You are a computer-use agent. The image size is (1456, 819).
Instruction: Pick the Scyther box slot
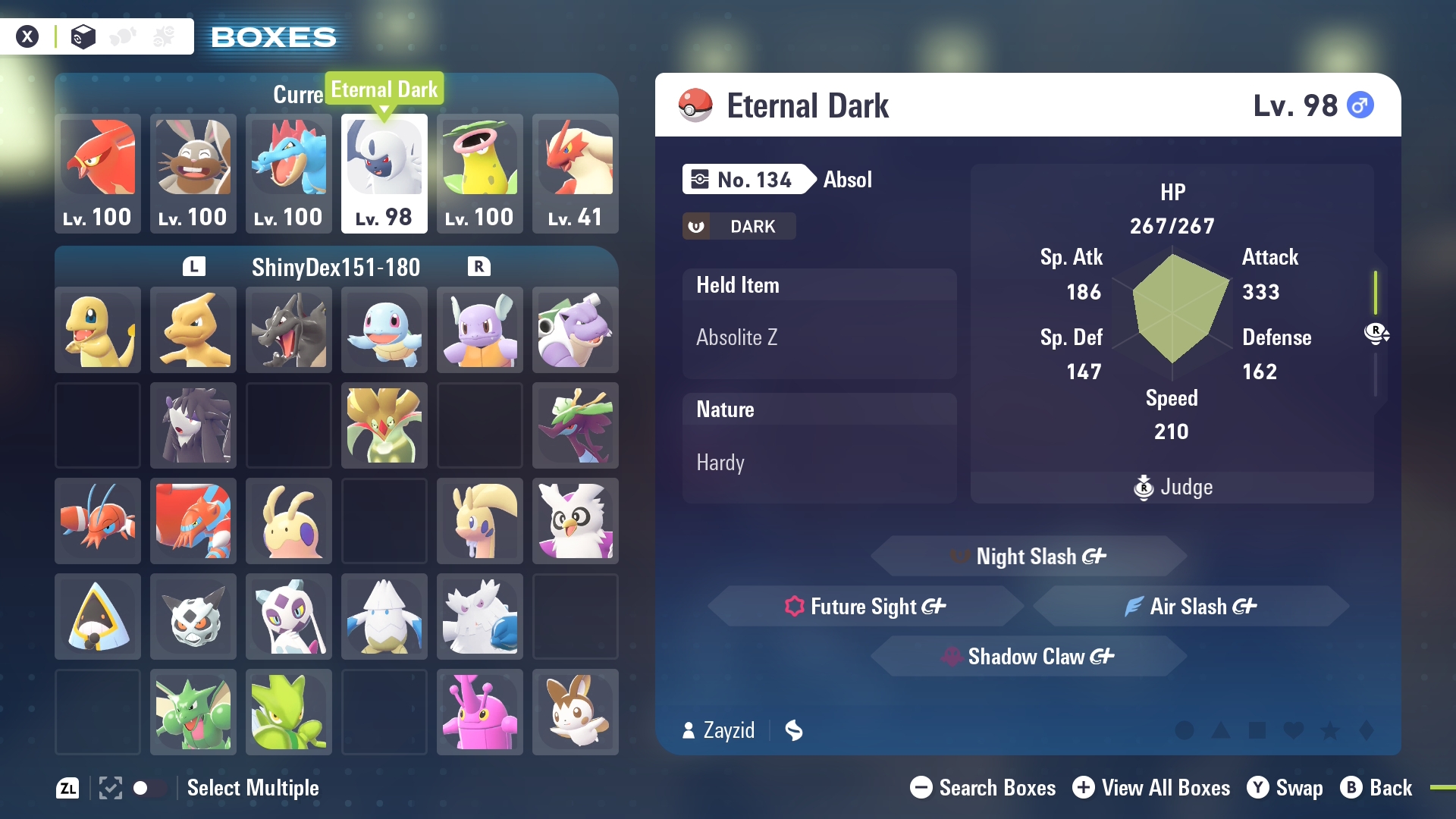click(193, 712)
